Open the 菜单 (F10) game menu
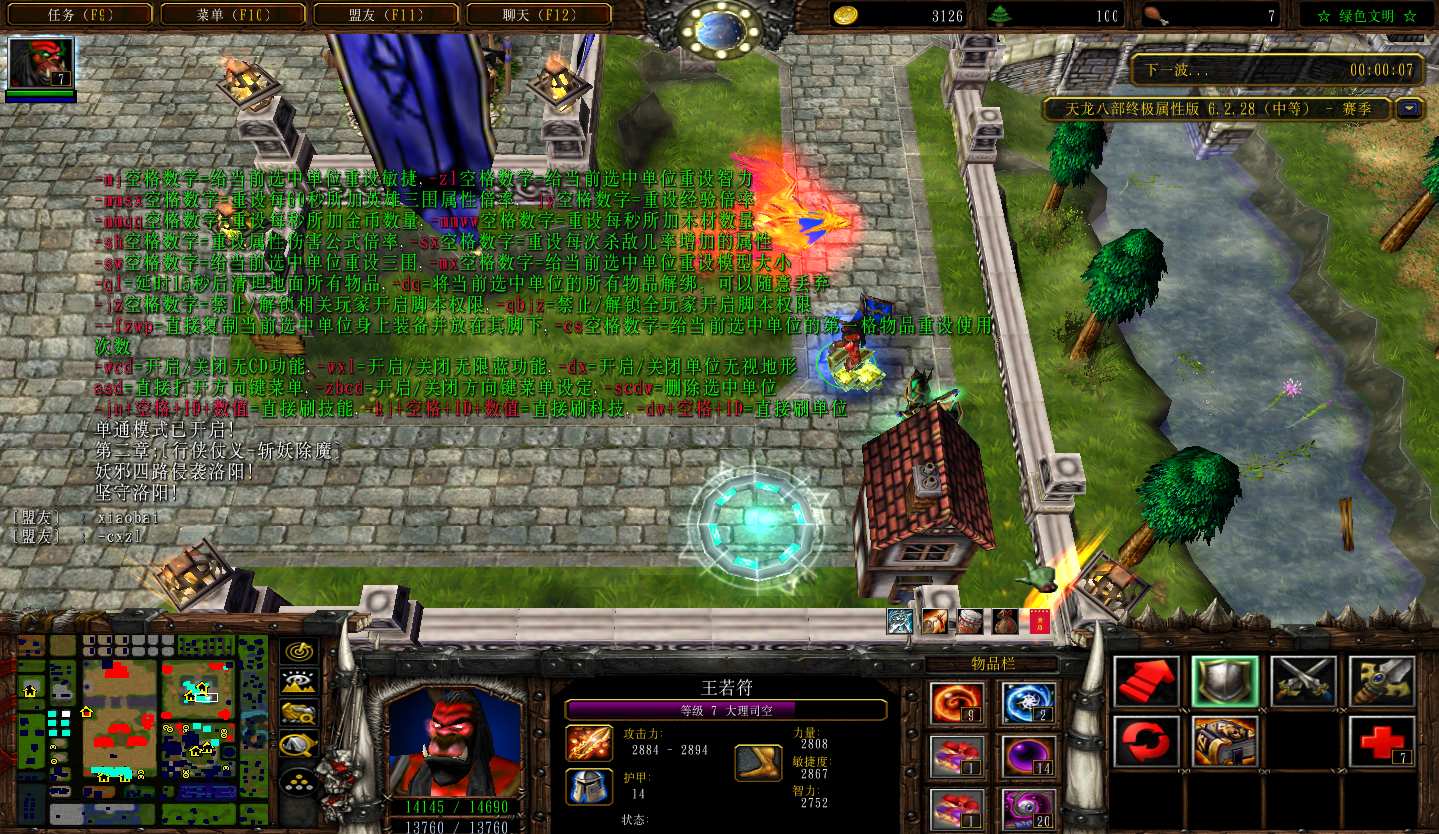Image resolution: width=1439 pixels, height=834 pixels. pyautogui.click(x=234, y=15)
